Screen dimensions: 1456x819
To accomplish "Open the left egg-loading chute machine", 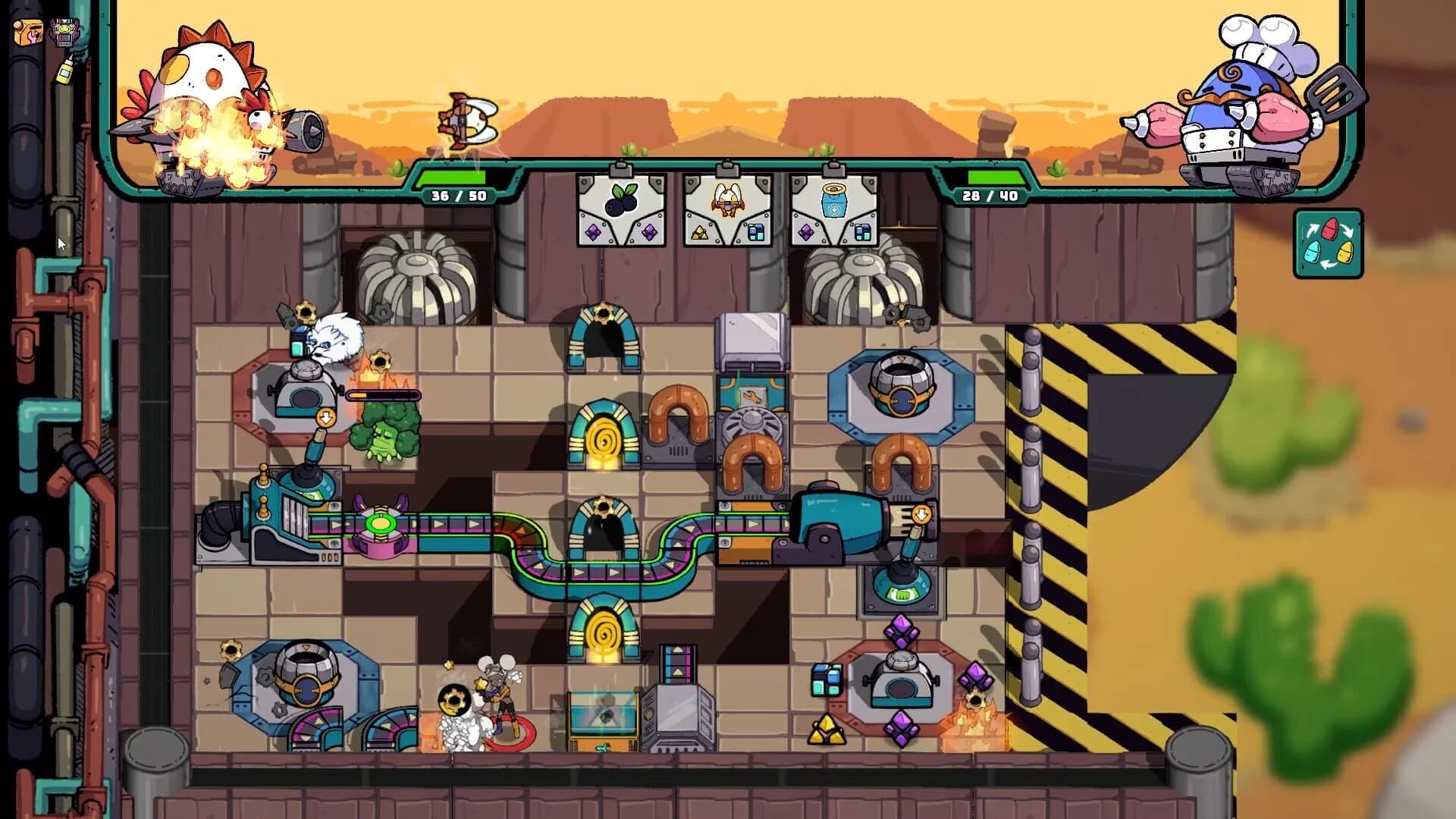I will pos(303,394).
